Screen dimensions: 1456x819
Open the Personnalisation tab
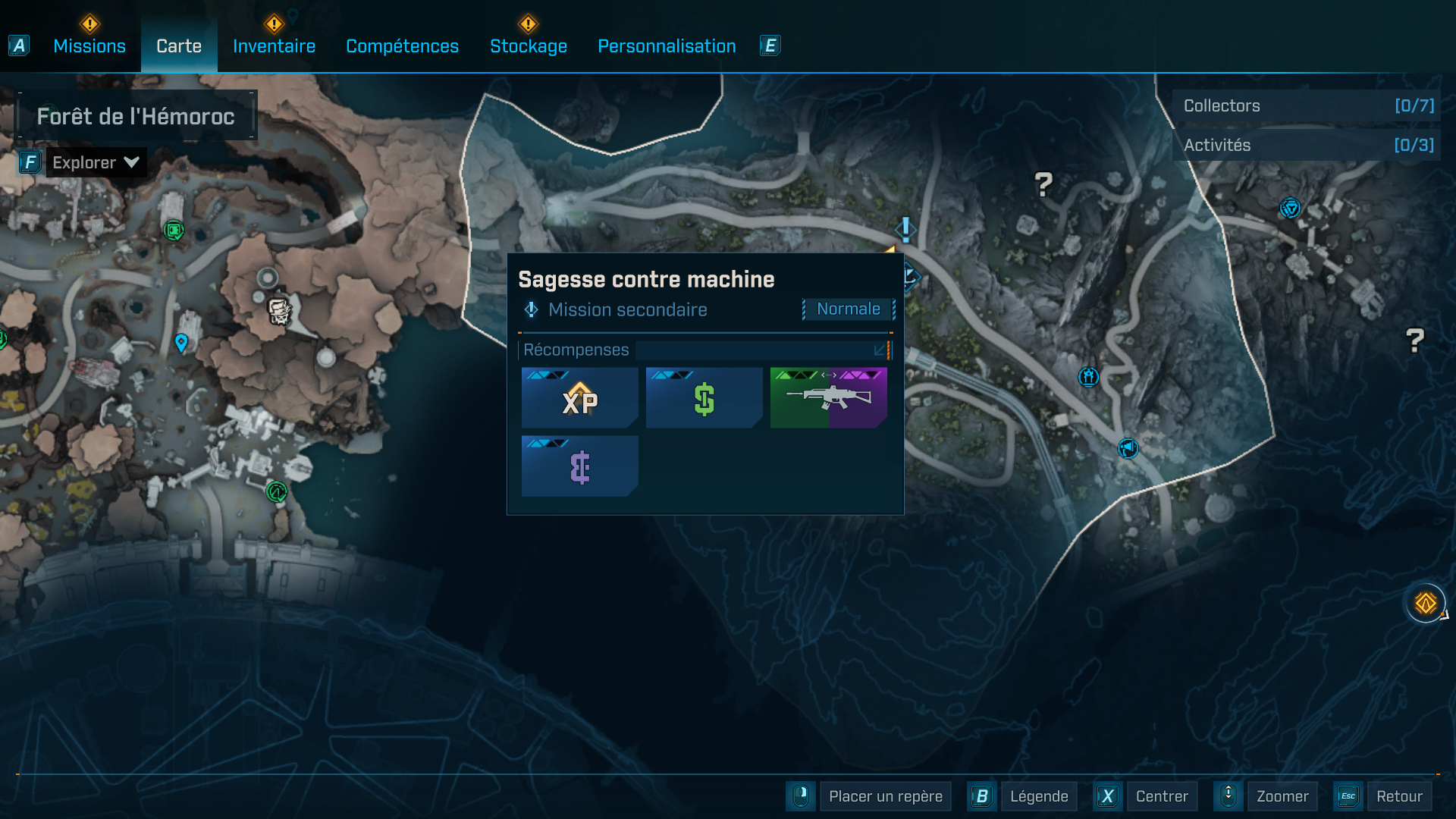coord(667,46)
